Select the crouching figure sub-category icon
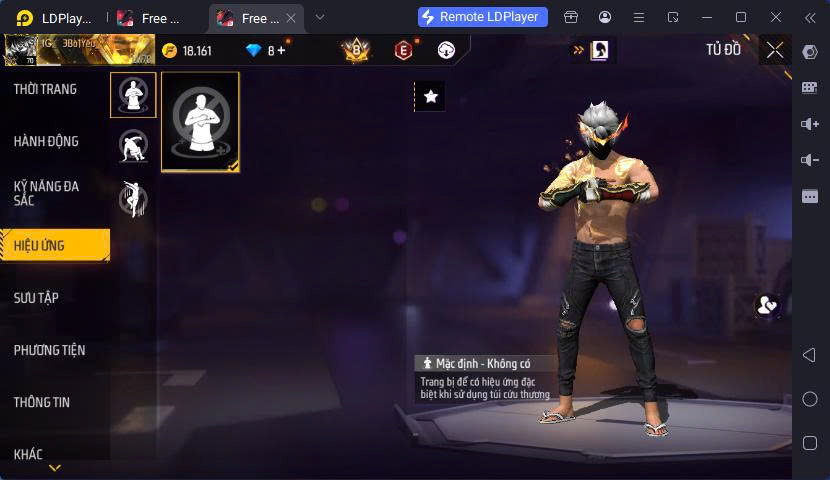 133,147
